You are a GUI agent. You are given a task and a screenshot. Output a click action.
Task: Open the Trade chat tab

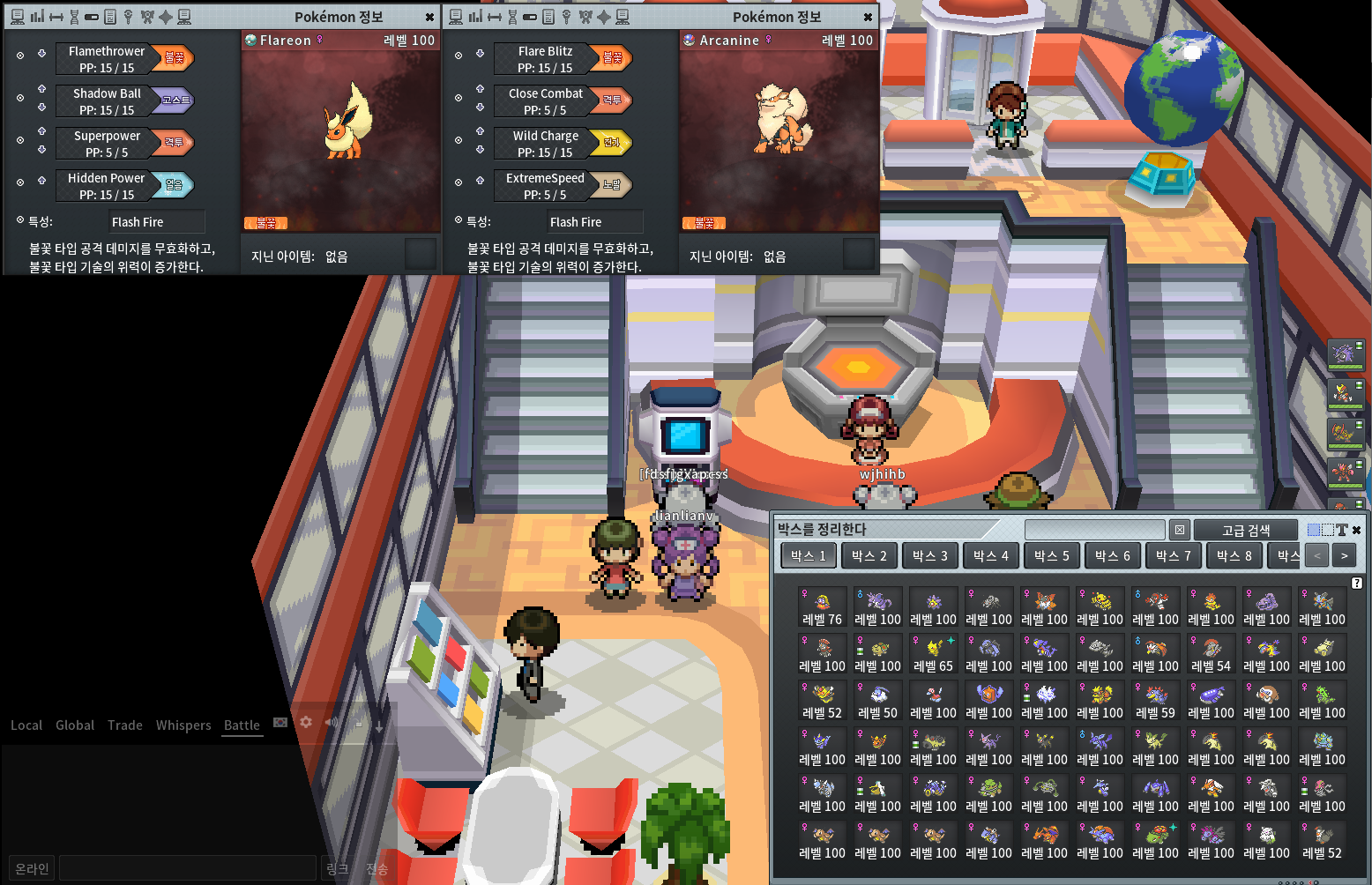point(125,725)
